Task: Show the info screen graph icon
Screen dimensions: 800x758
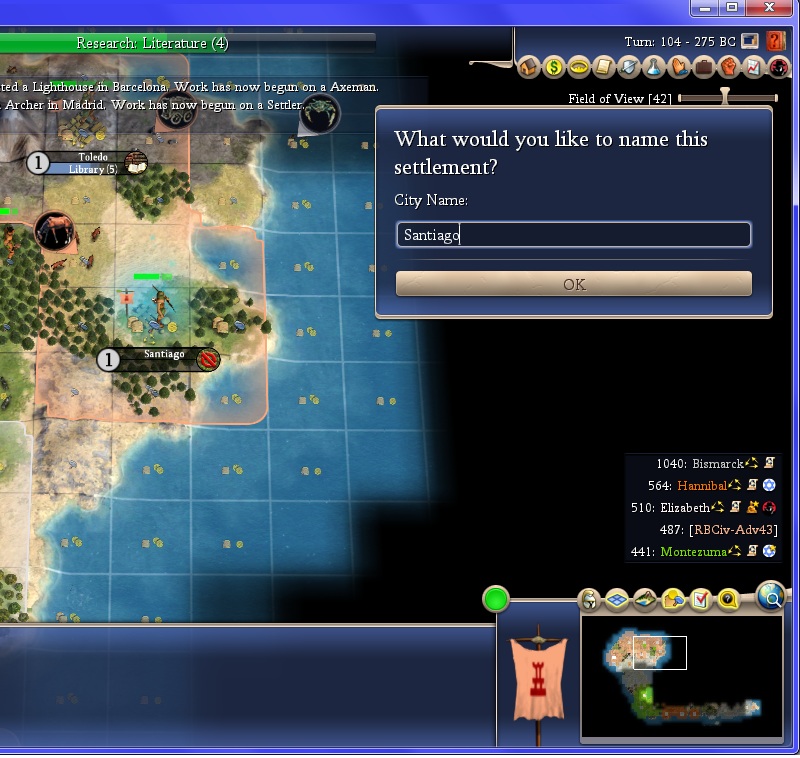Action: click(x=753, y=68)
